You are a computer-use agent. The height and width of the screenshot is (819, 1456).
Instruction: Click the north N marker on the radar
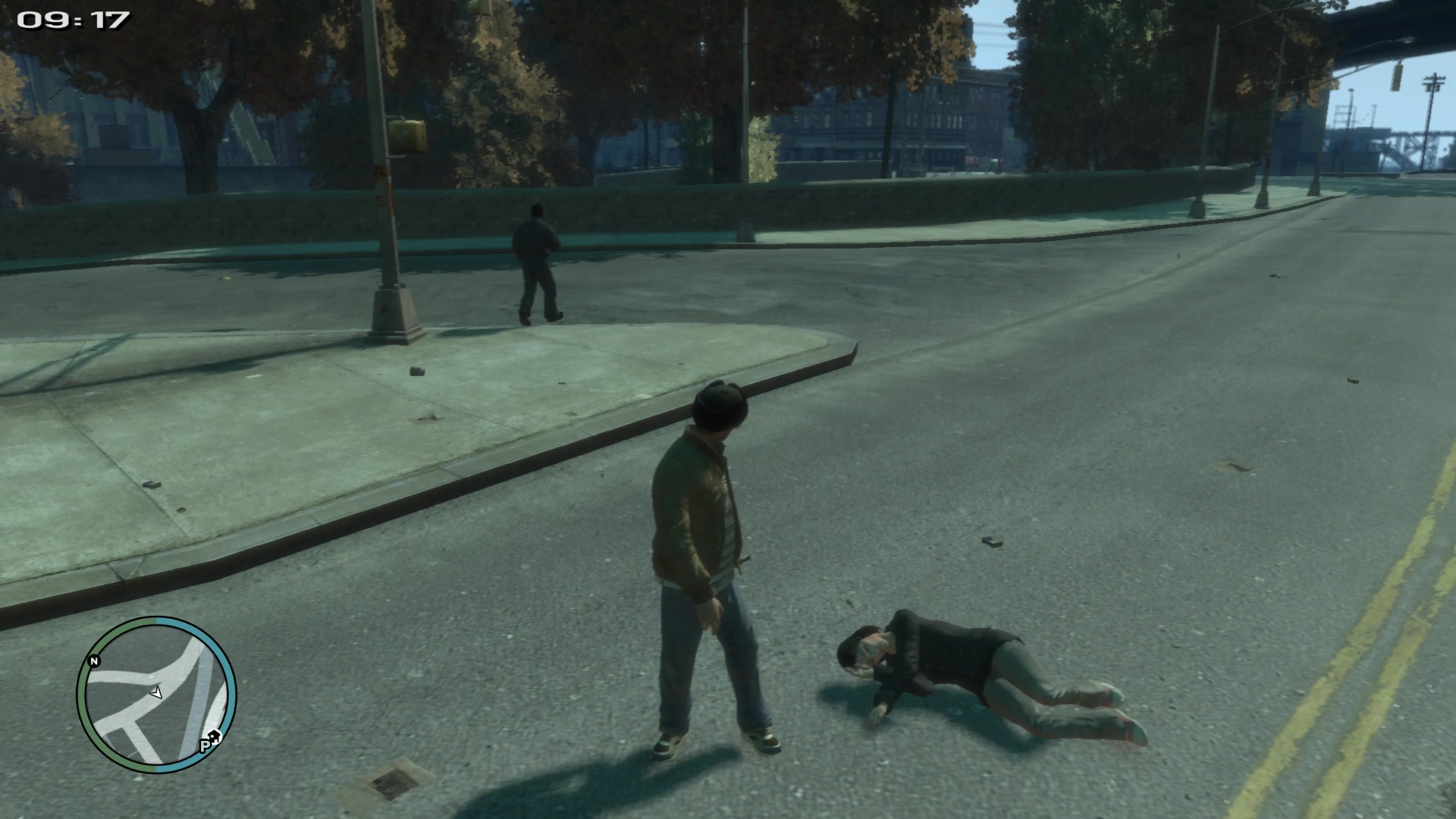point(95,661)
